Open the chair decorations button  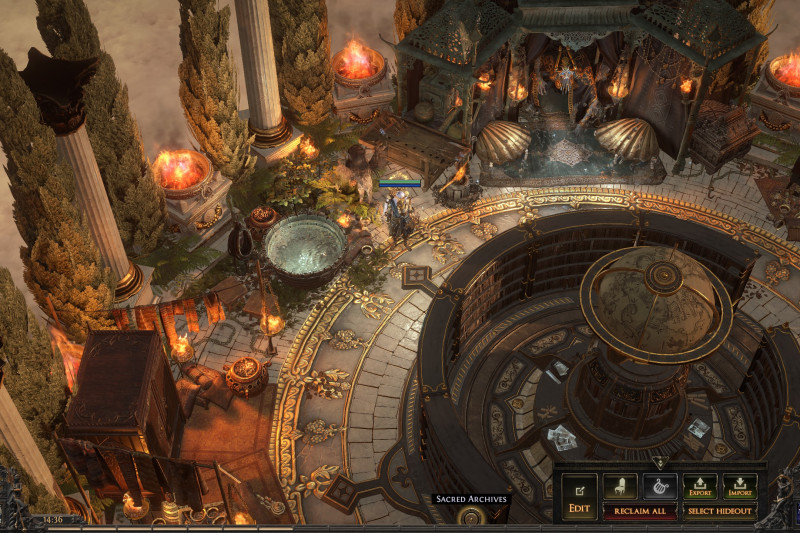click(x=620, y=487)
